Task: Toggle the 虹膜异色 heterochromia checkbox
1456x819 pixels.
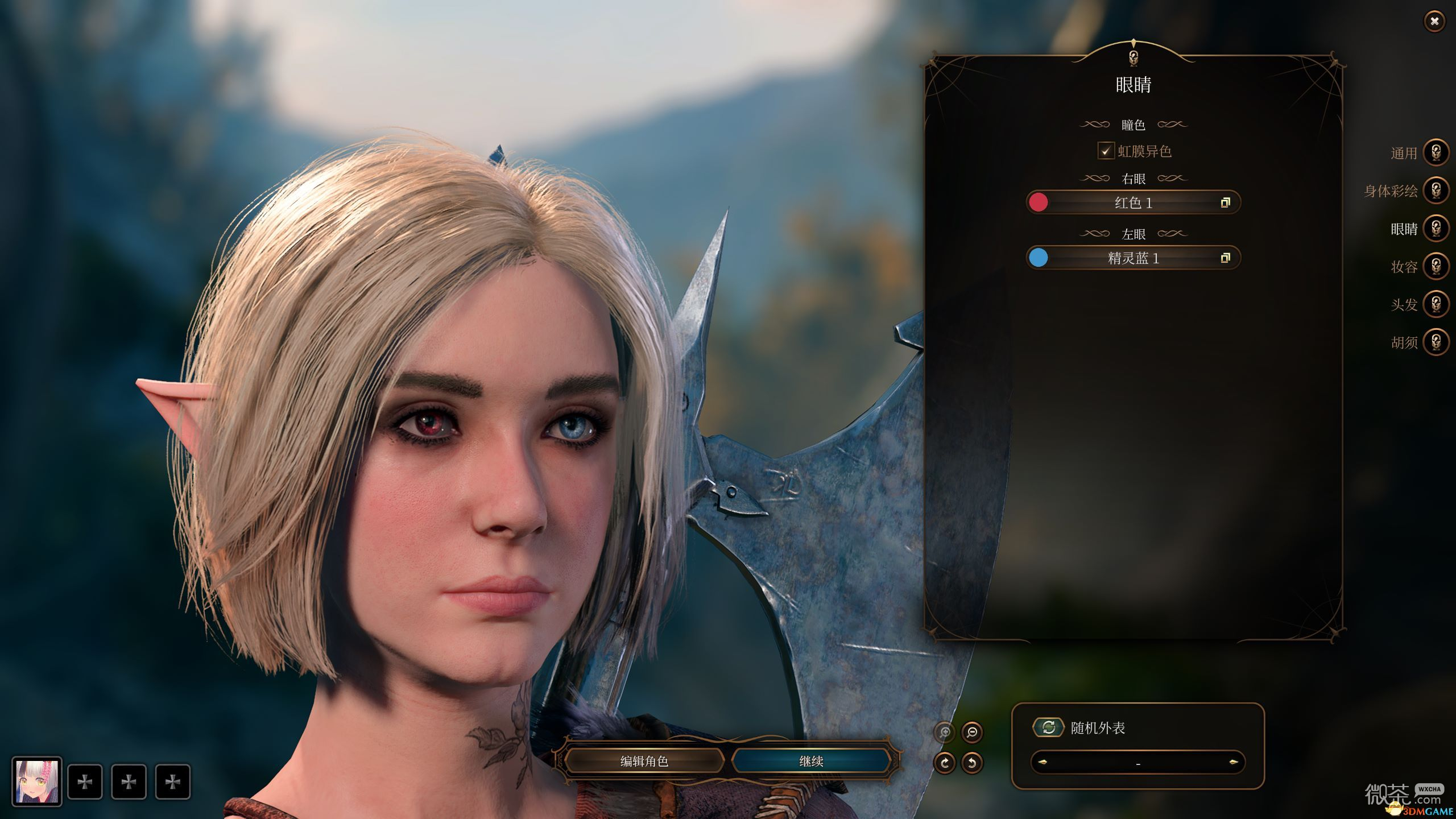Action: click(1105, 151)
